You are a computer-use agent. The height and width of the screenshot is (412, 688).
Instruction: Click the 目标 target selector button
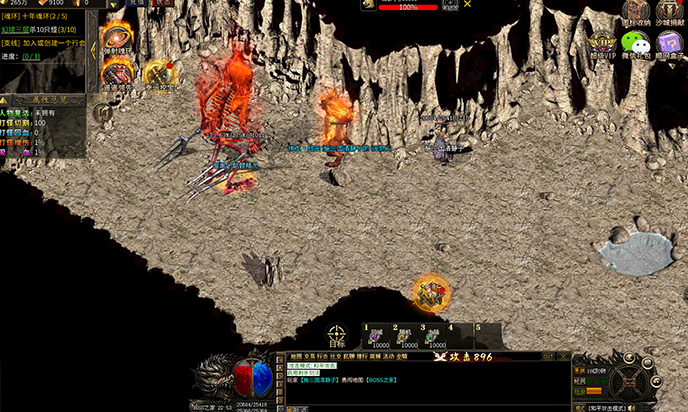(337, 334)
